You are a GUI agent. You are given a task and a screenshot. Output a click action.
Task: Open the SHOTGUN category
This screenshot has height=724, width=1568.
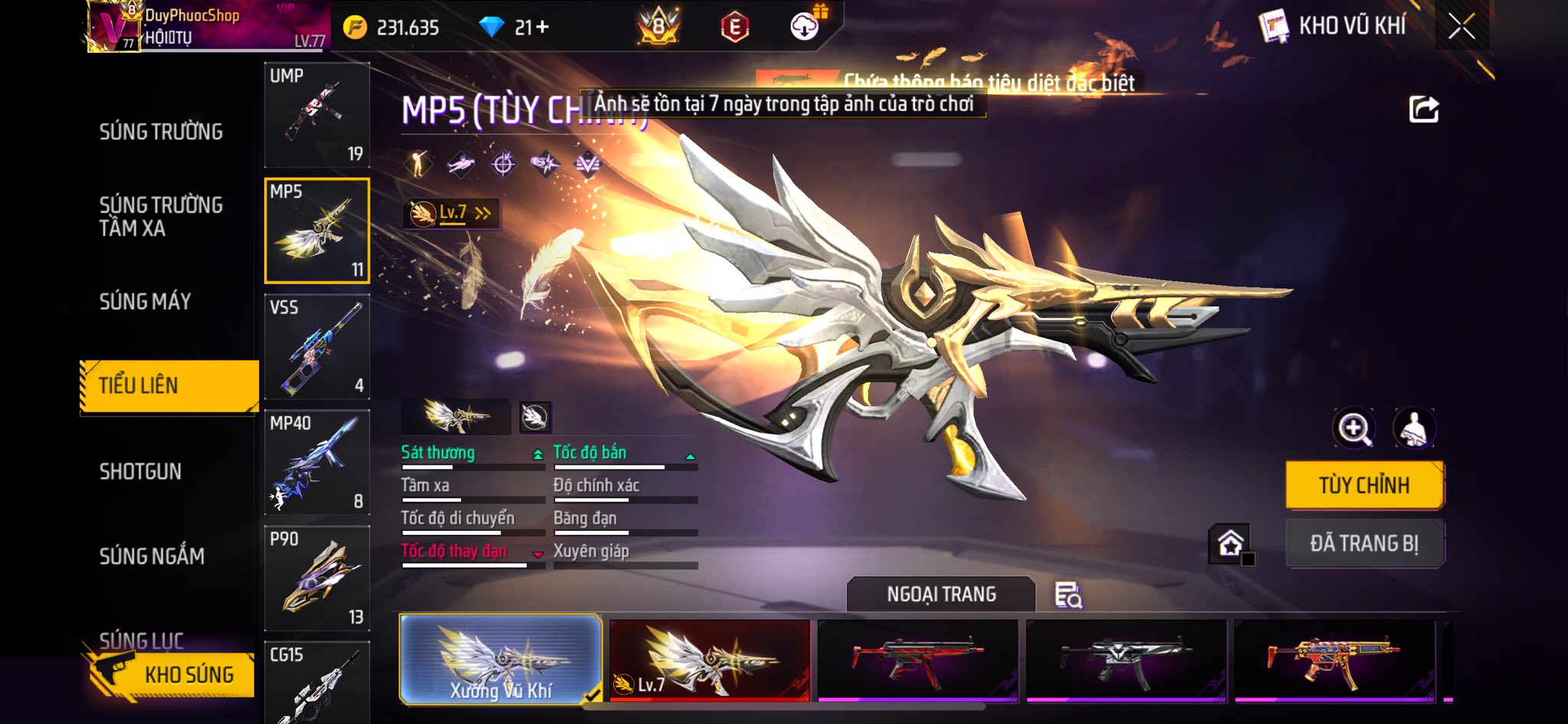pyautogui.click(x=140, y=471)
